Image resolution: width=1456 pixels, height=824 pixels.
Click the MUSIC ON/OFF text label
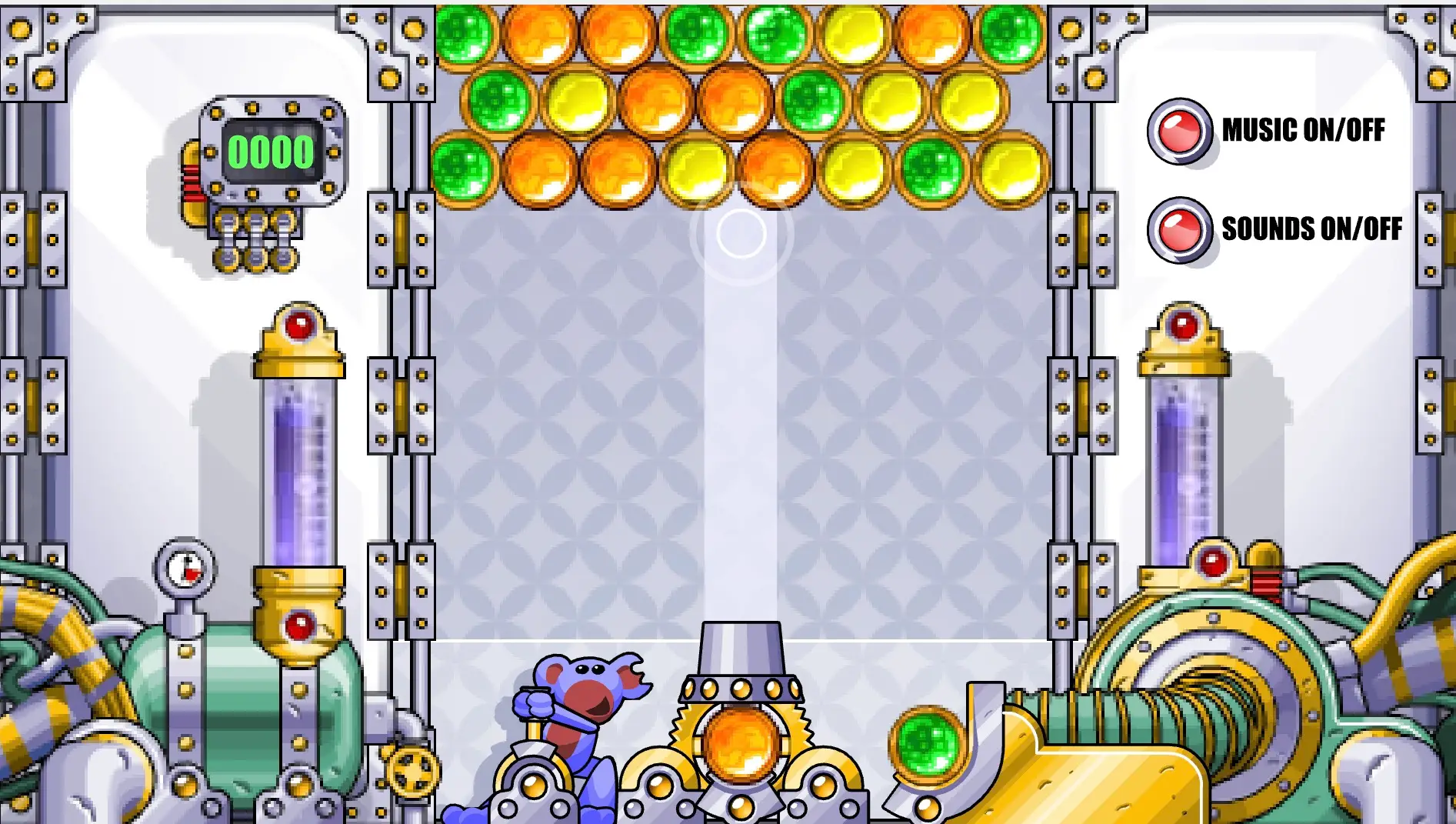1305,130
